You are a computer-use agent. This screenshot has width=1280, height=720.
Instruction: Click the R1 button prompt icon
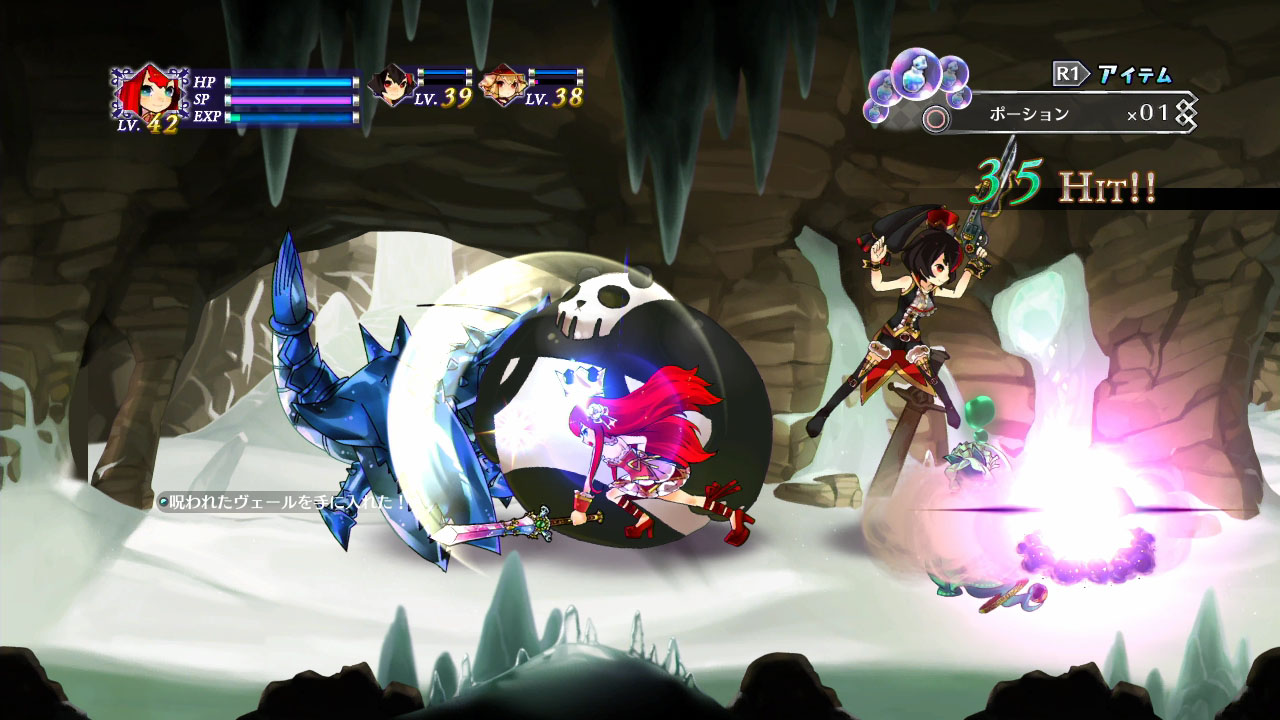coord(1068,72)
